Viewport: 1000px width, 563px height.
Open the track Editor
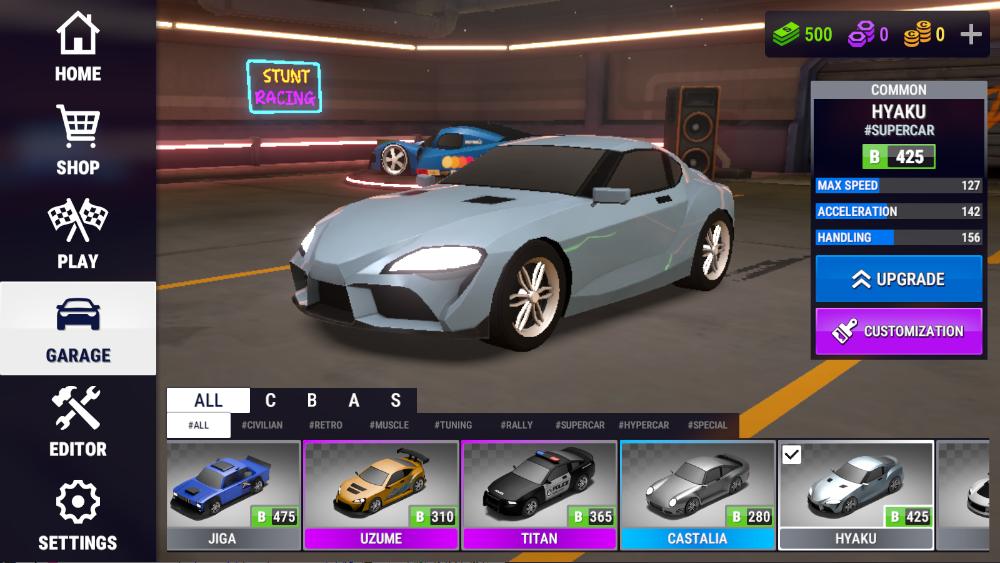point(78,422)
